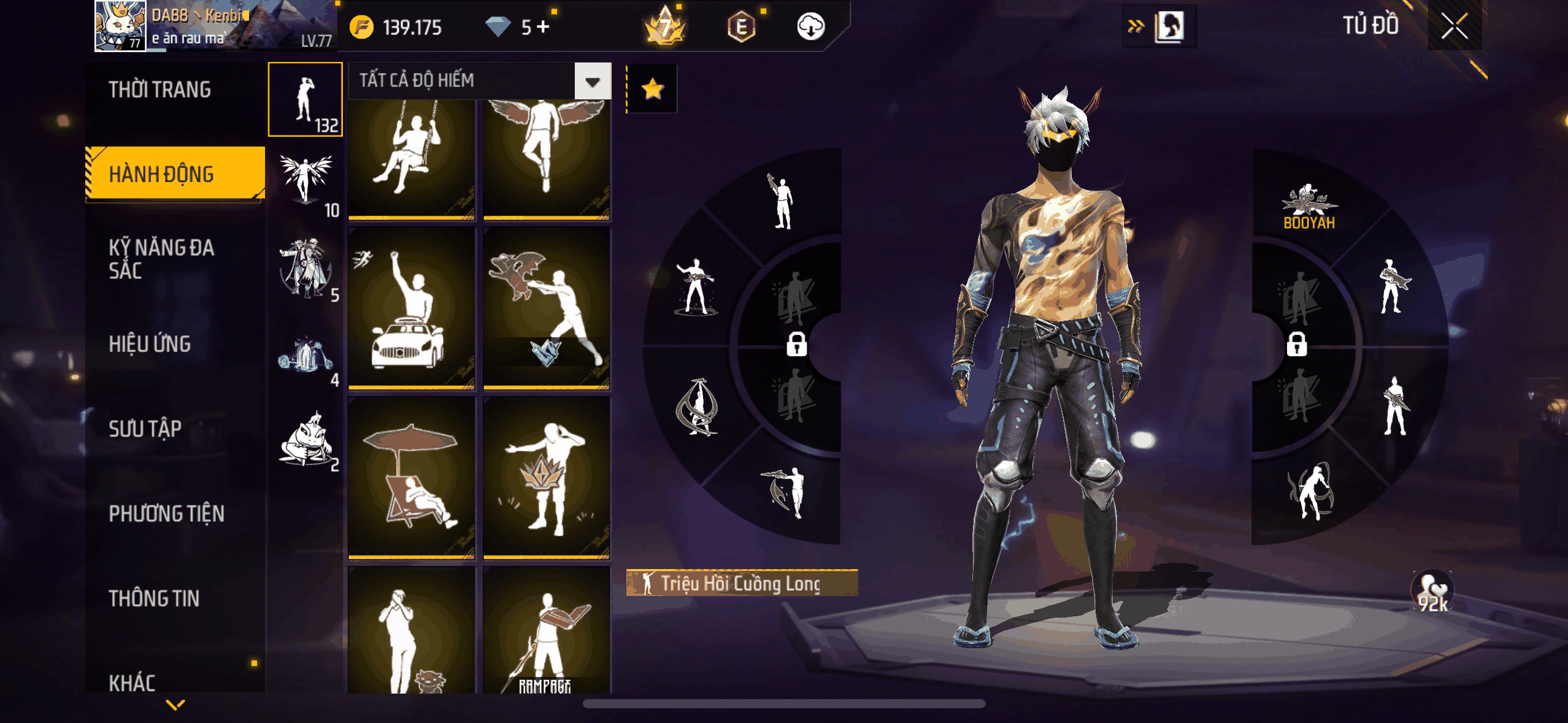1568x723 pixels.
Task: Choose the car emote thumbnail
Action: click(x=411, y=308)
